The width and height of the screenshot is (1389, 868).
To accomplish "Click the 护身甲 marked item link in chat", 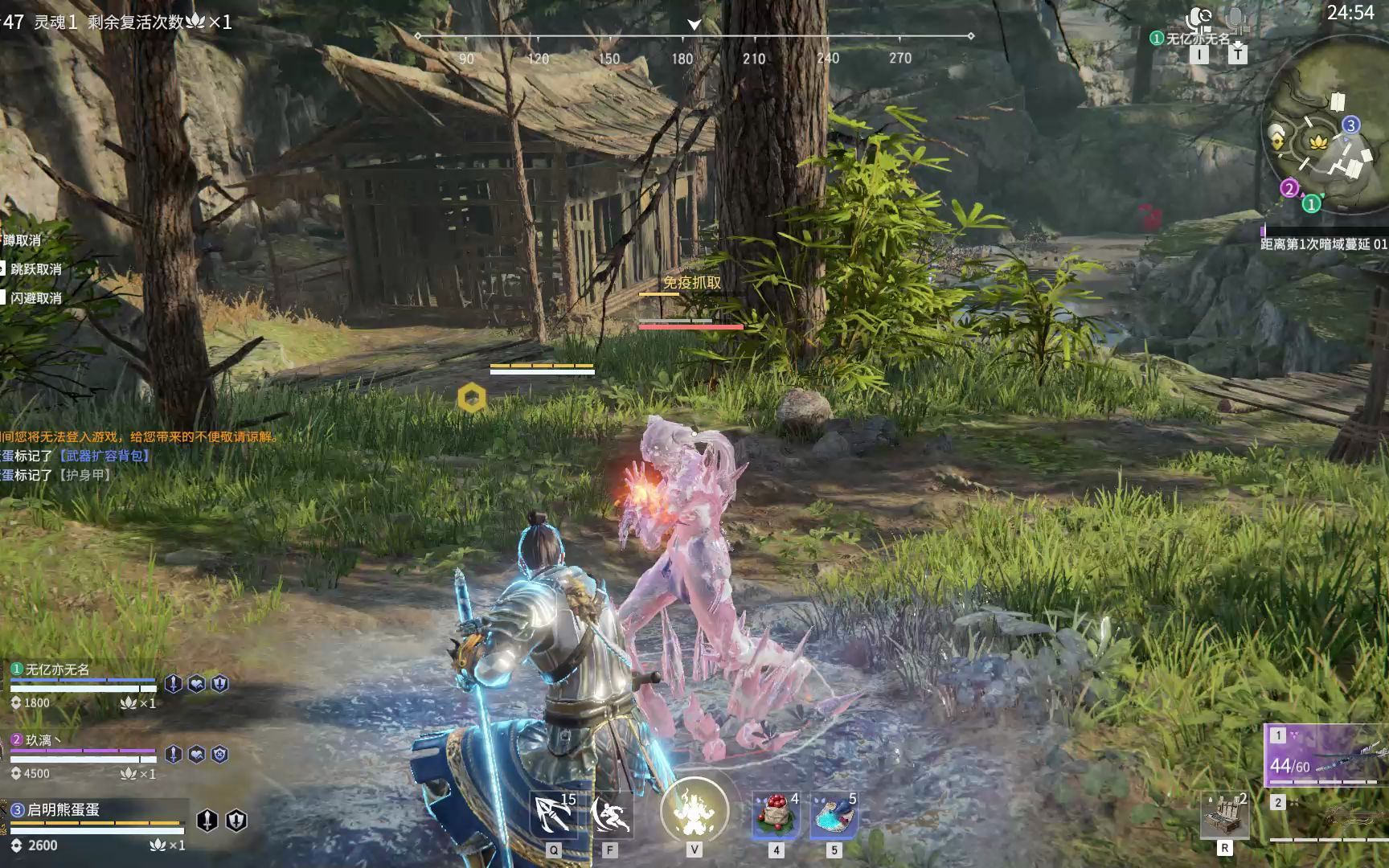I will pos(84,475).
